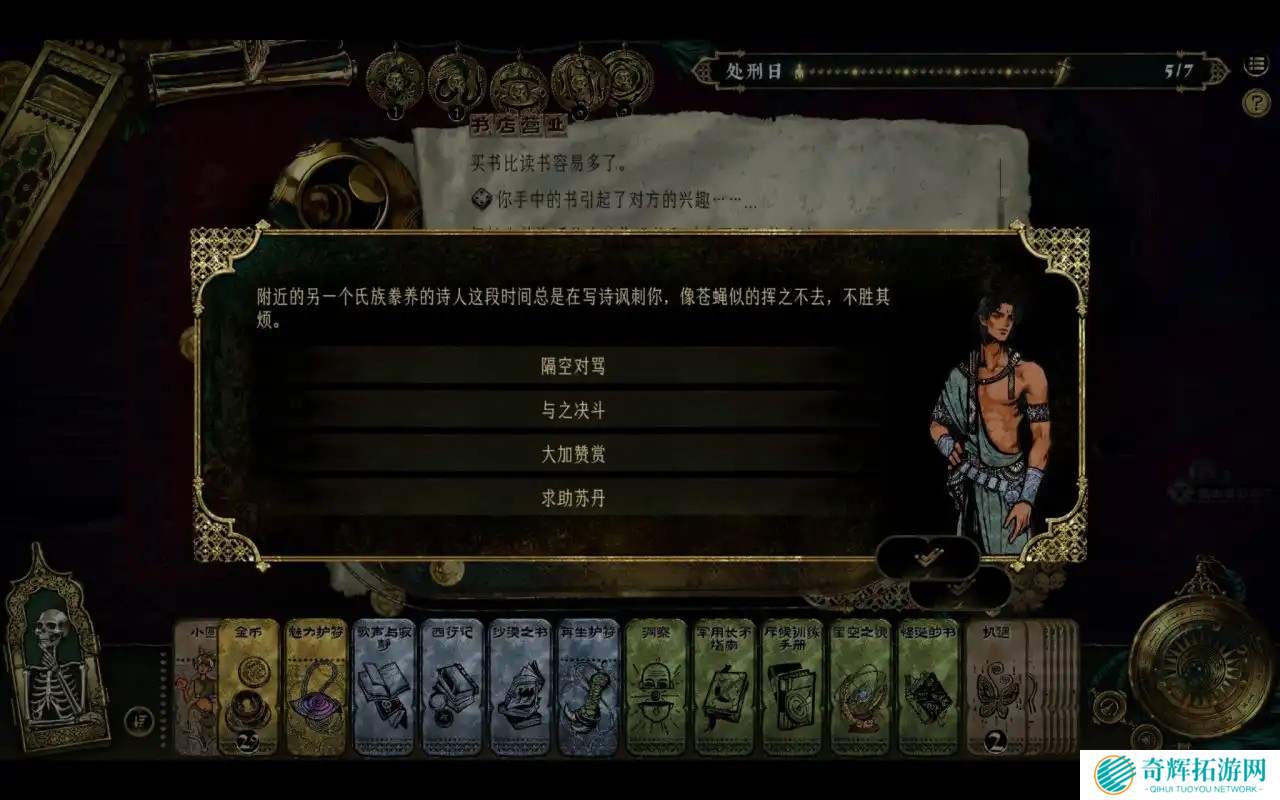The width and height of the screenshot is (1280, 800).
Task: Open the question mark help button
Action: pyautogui.click(x=1255, y=102)
